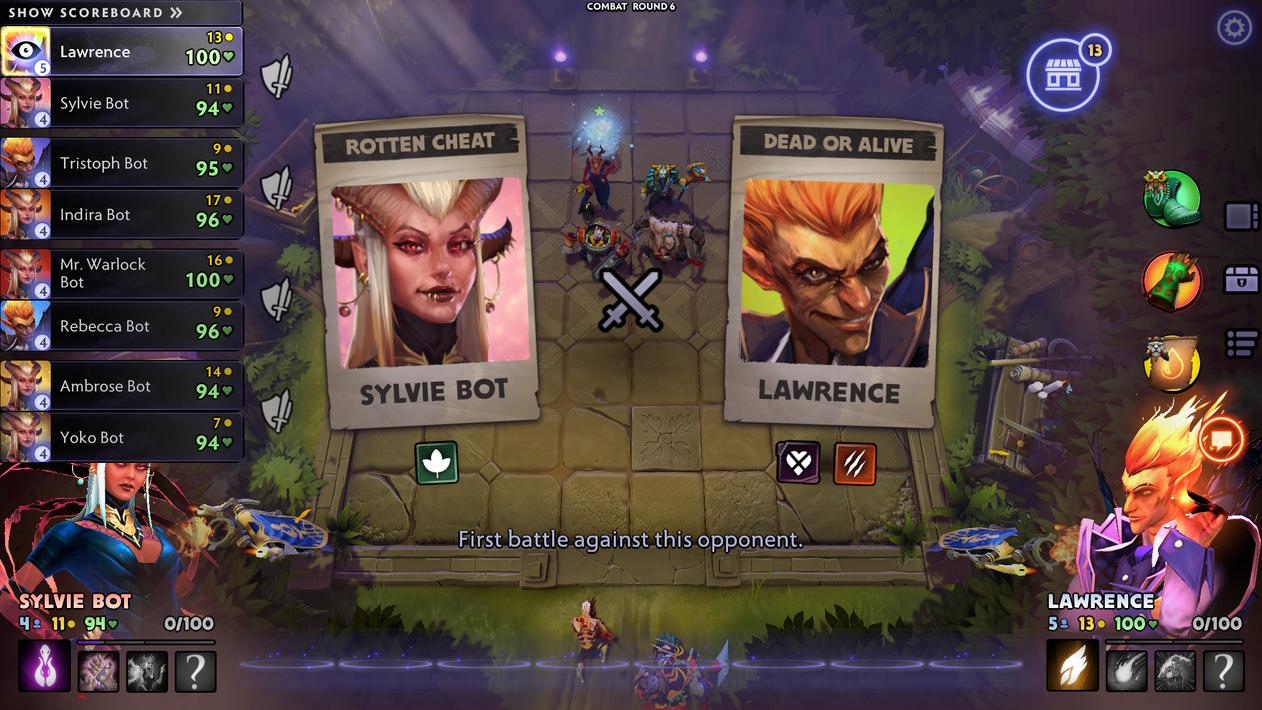Click Rebecca Bot in the scoreboard

(120, 326)
